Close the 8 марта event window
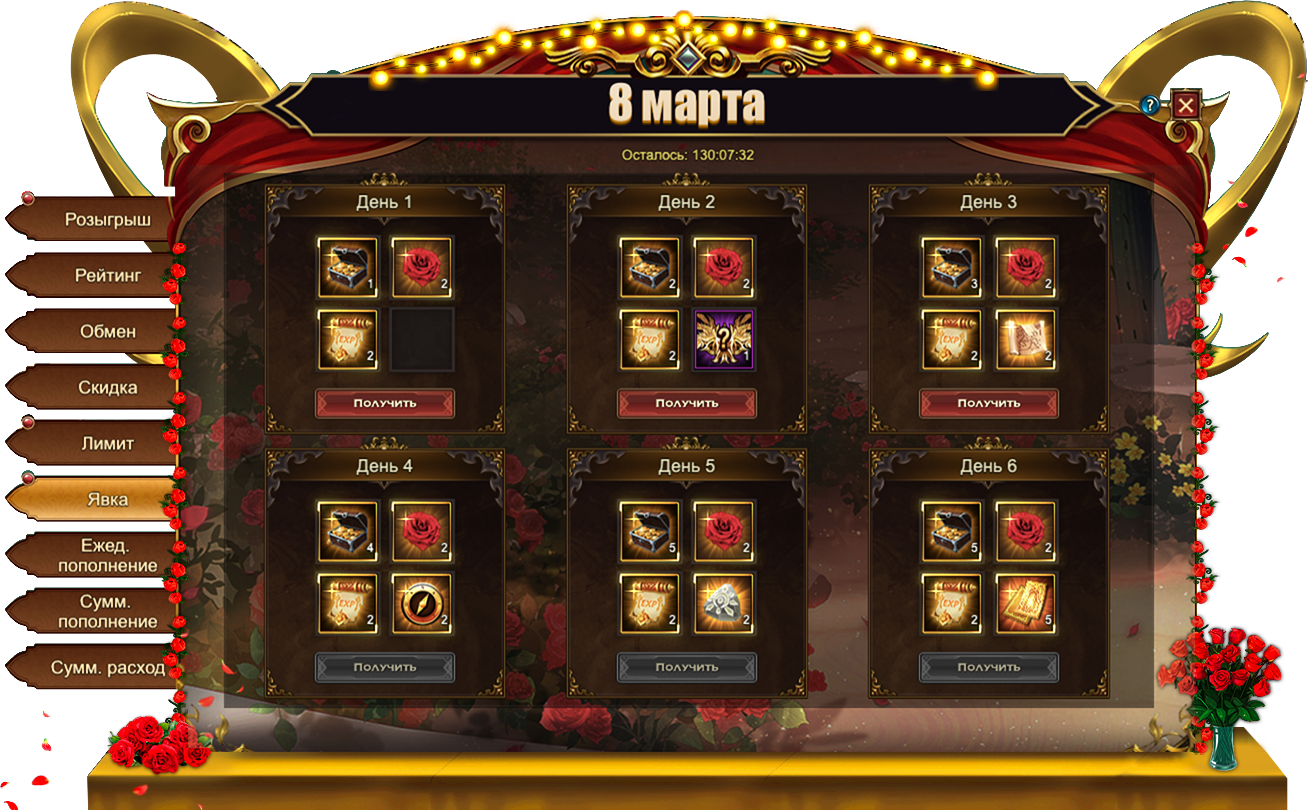The image size is (1308, 810). click(x=1186, y=104)
